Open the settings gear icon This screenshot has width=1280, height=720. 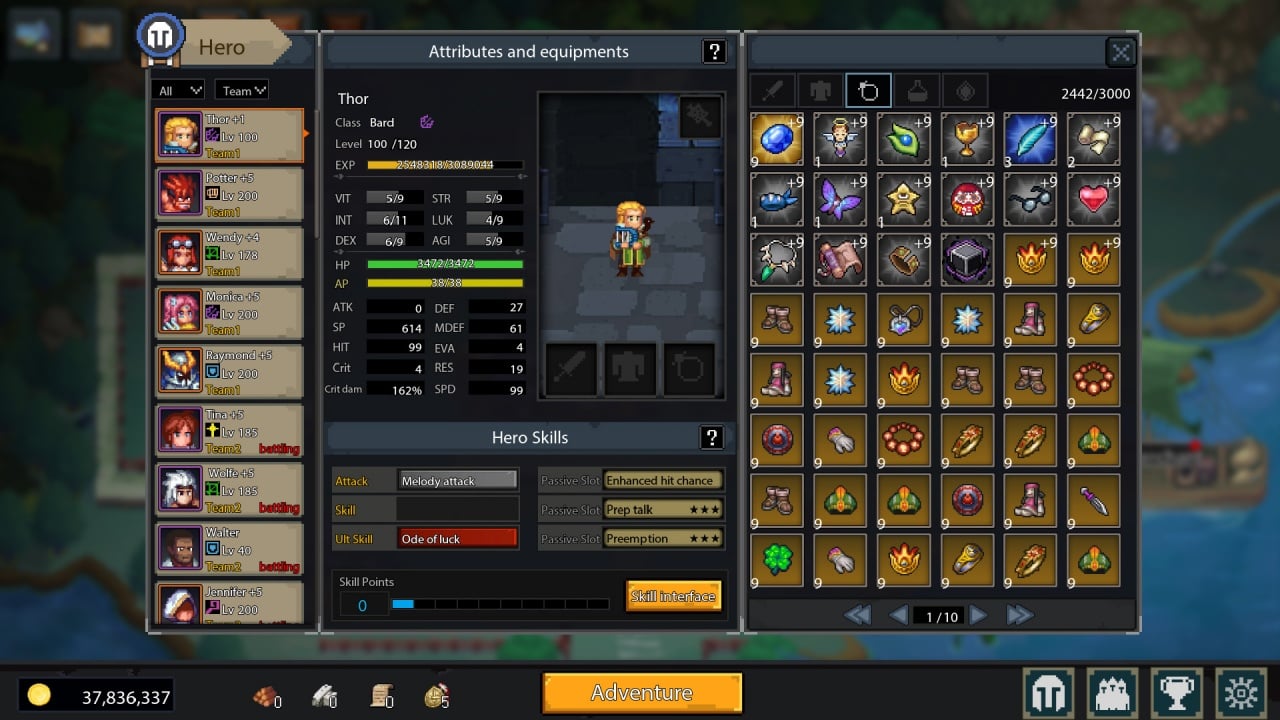coord(1242,693)
